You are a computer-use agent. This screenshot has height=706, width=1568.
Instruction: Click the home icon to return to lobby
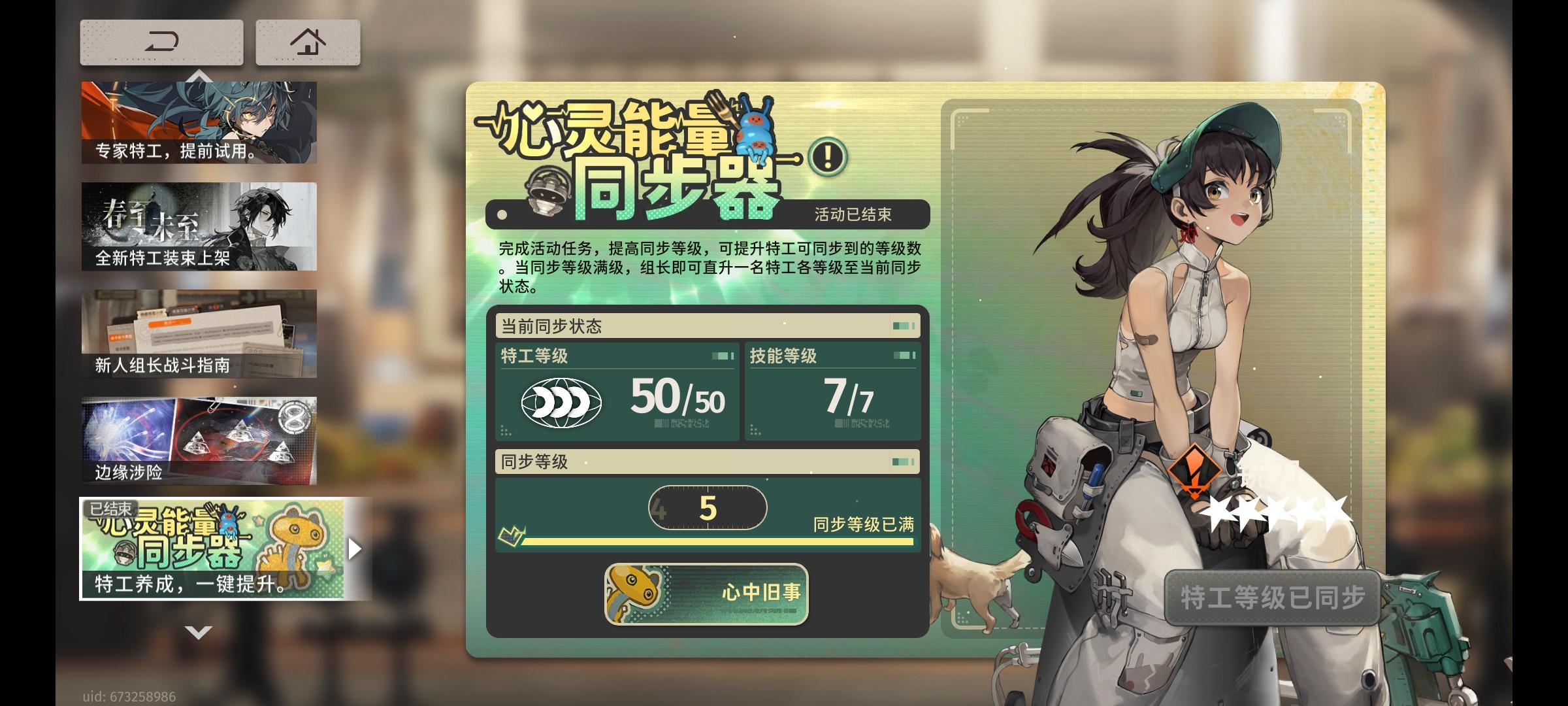tap(307, 41)
